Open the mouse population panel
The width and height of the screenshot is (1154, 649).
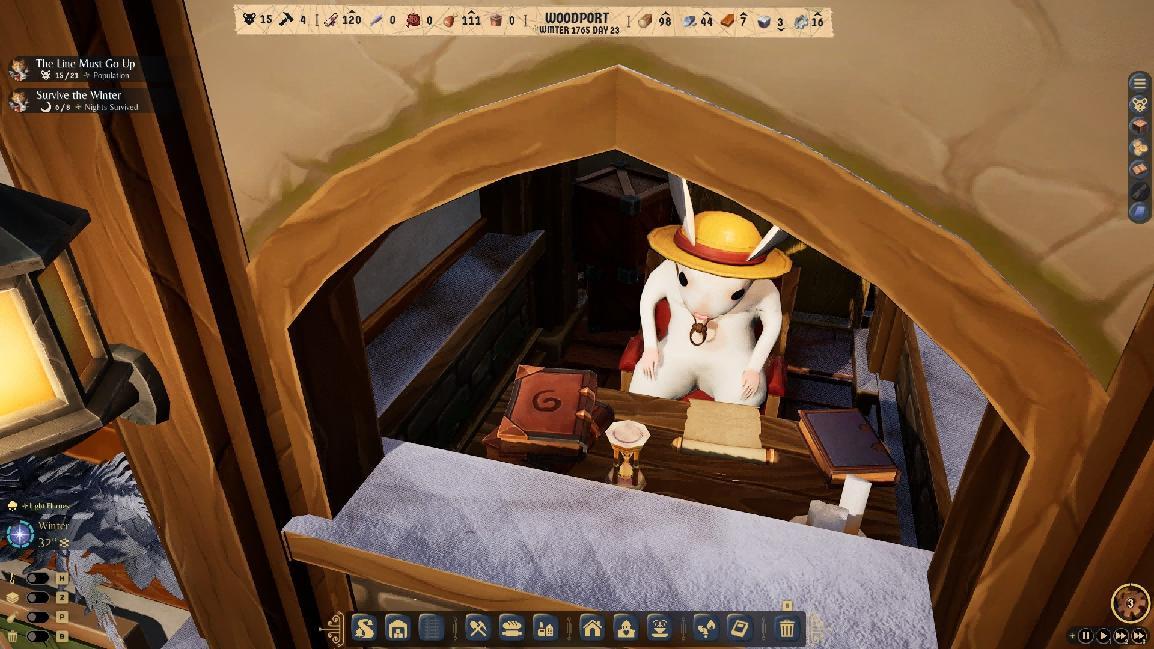[1140, 104]
